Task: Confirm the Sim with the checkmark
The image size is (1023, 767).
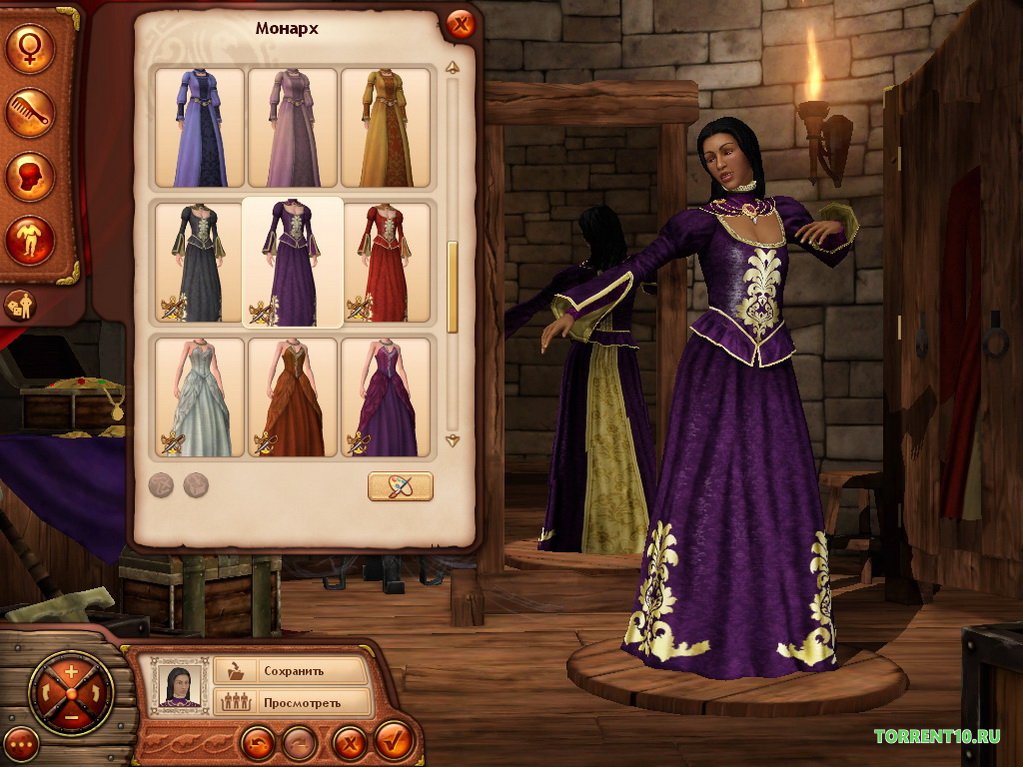Action: point(394,743)
